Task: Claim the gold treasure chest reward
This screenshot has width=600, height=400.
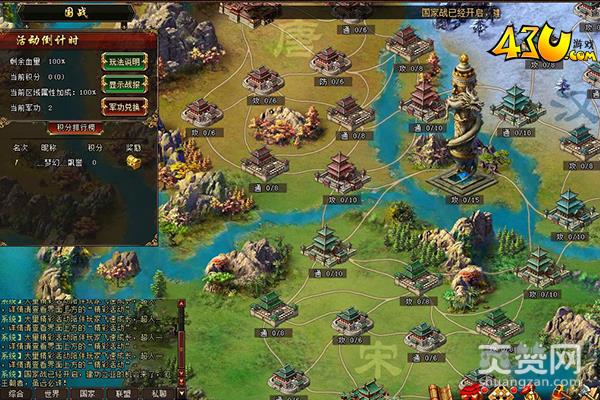Action: click(x=133, y=161)
